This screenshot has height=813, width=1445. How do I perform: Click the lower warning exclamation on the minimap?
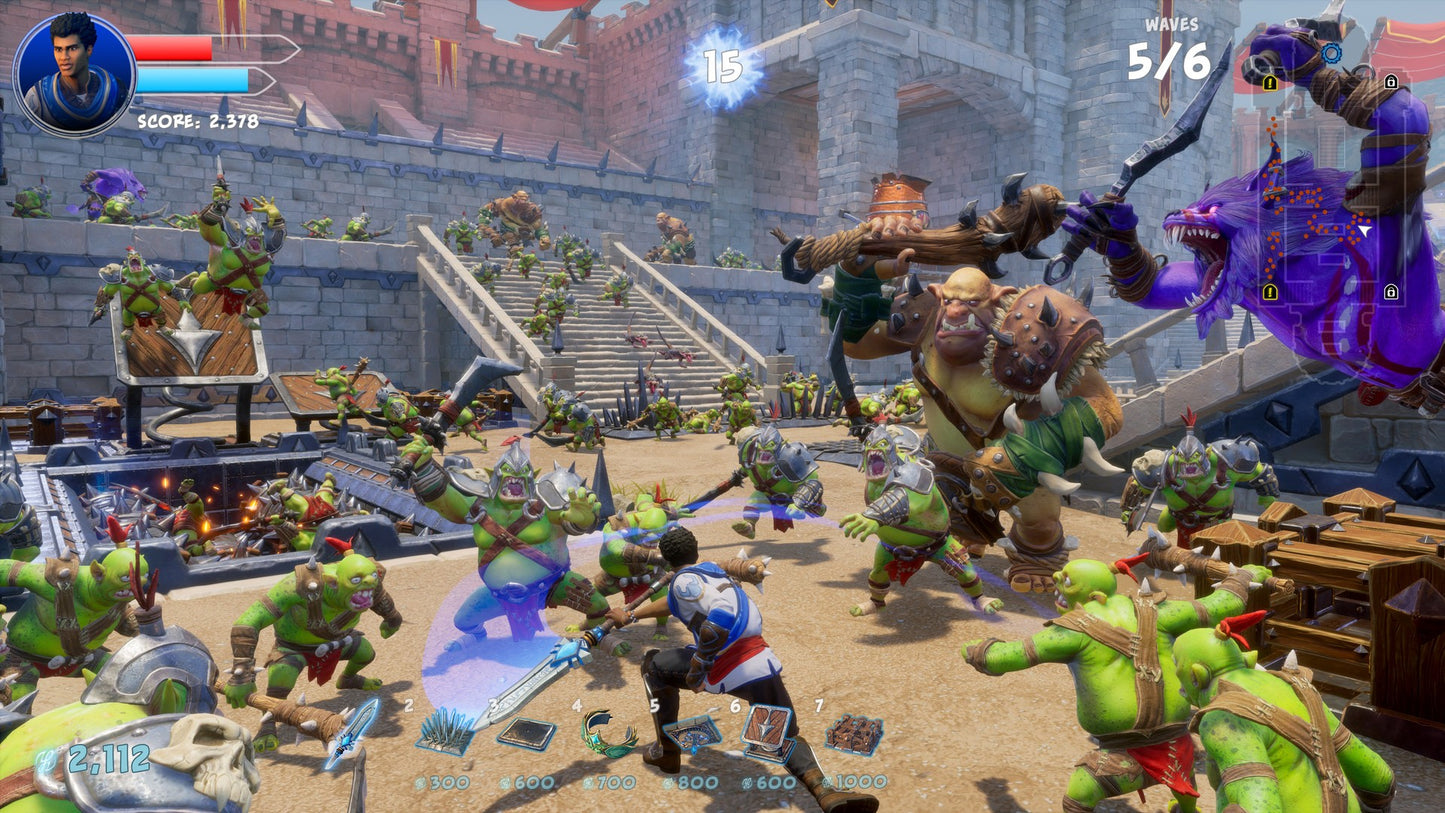point(1269,290)
